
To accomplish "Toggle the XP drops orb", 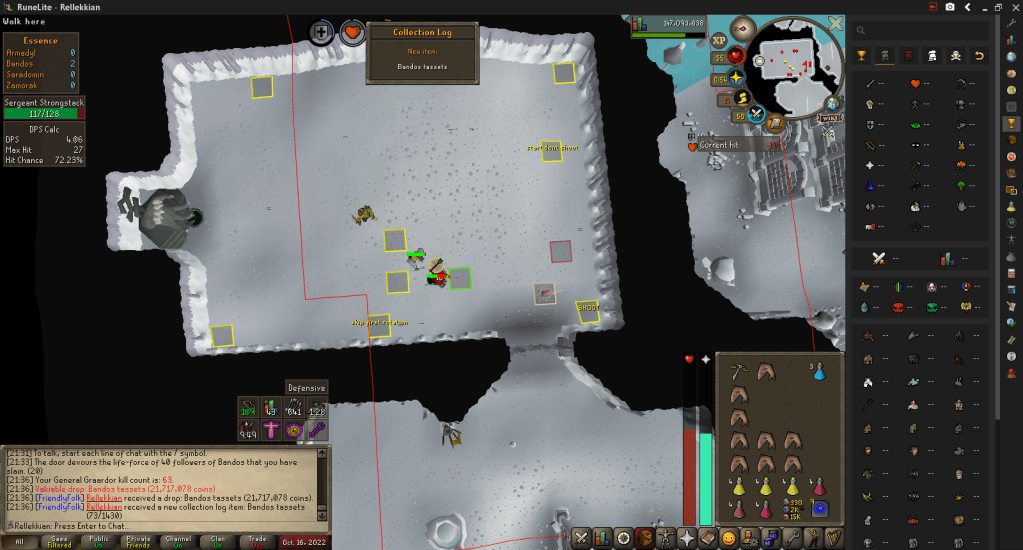I will (719, 41).
